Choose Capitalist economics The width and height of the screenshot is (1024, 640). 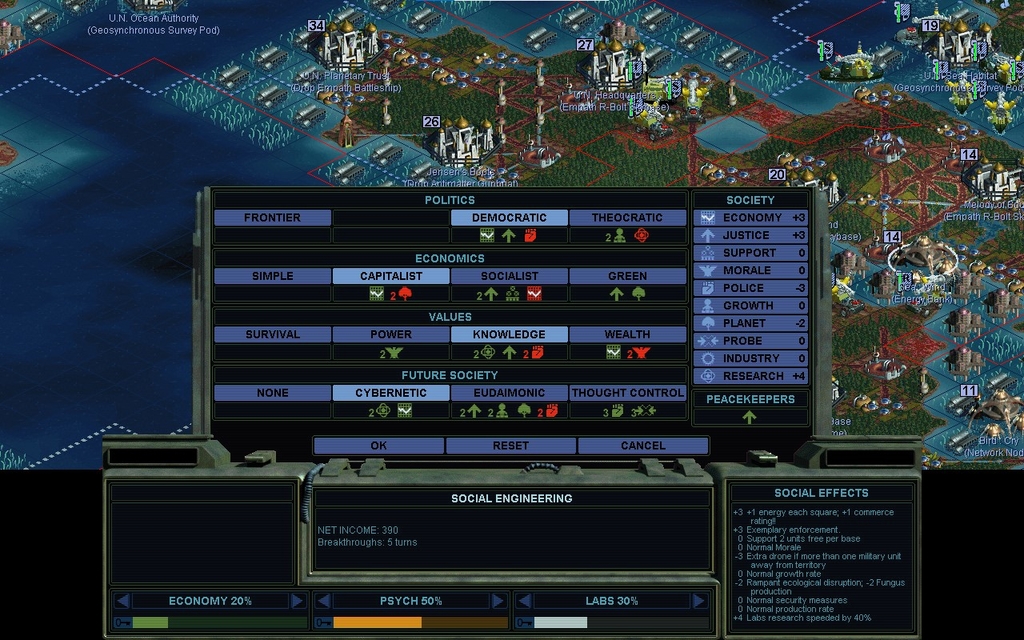391,276
